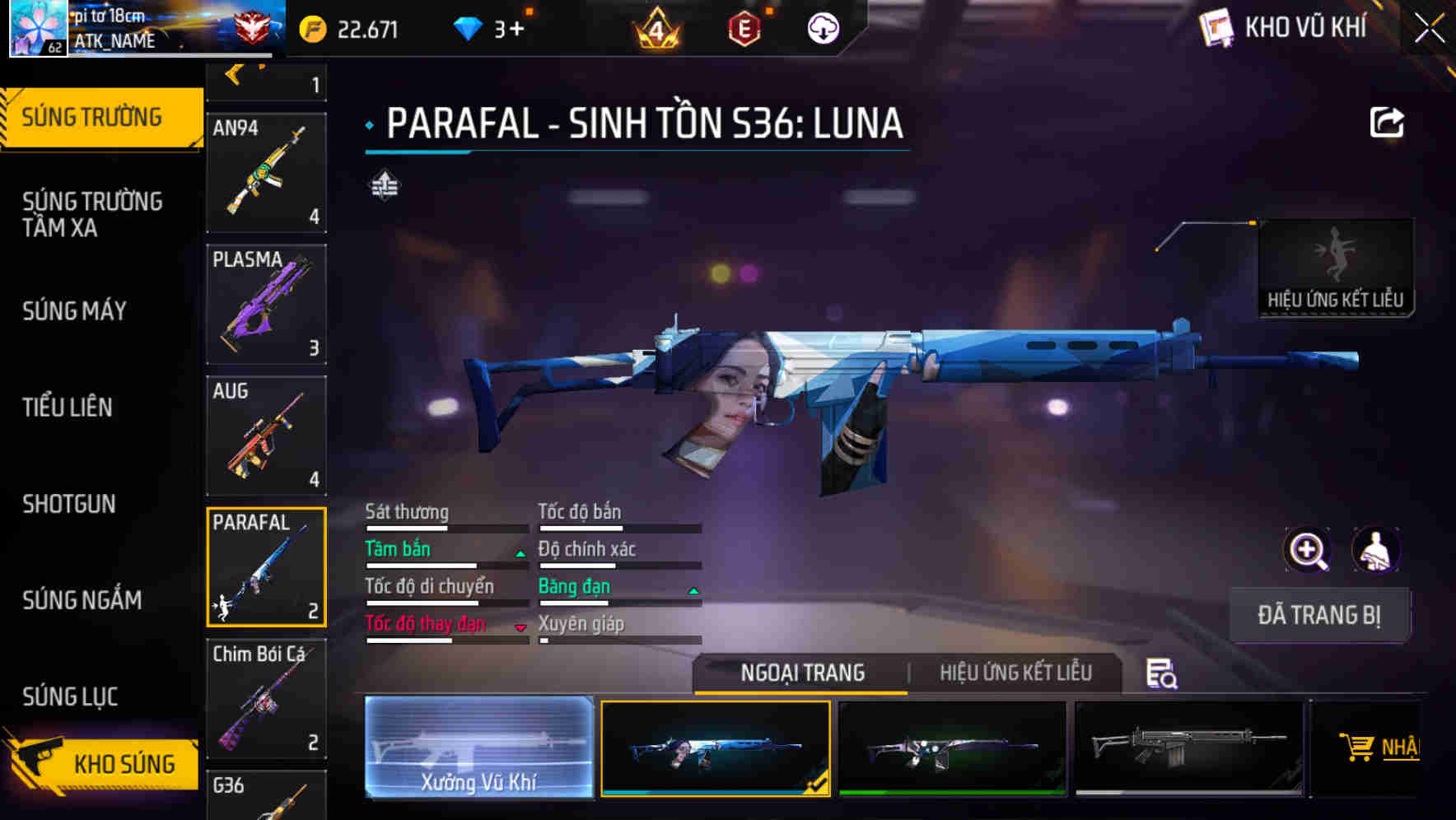Open the SHOTGUN weapon category
1456x820 pixels.
coord(69,504)
